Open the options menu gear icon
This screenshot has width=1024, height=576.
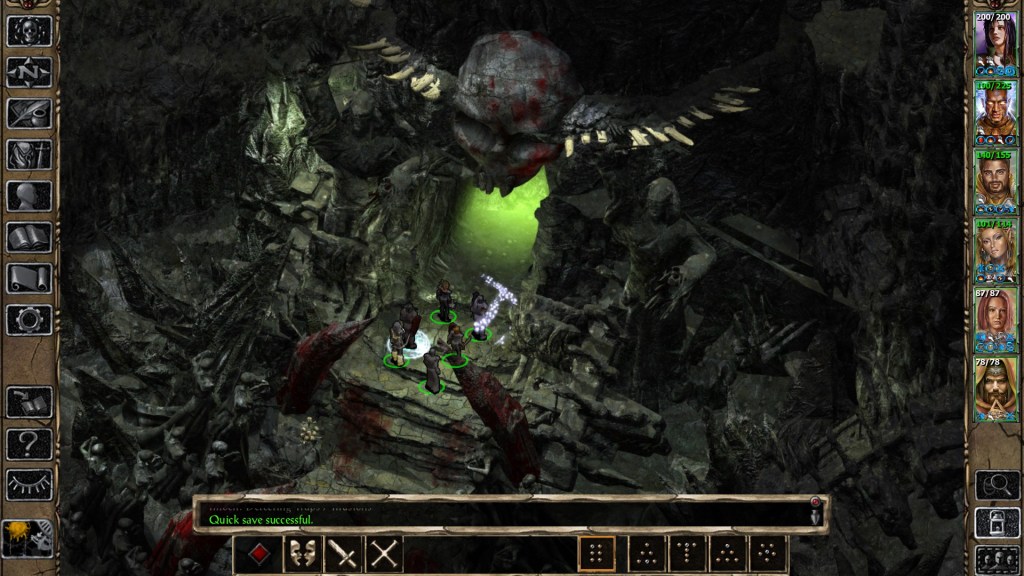(x=29, y=319)
